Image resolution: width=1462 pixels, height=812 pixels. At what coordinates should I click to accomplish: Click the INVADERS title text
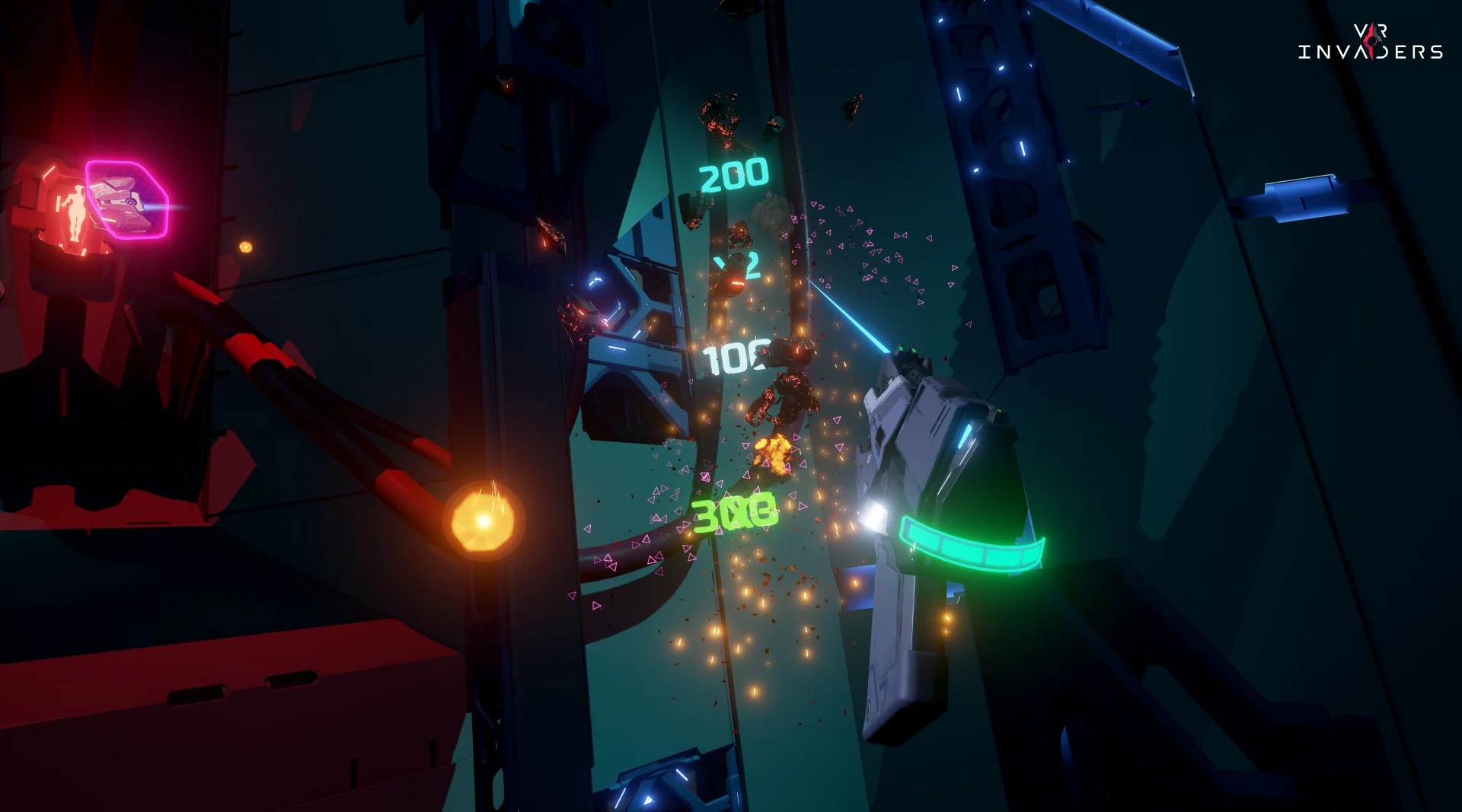[x=1371, y=52]
